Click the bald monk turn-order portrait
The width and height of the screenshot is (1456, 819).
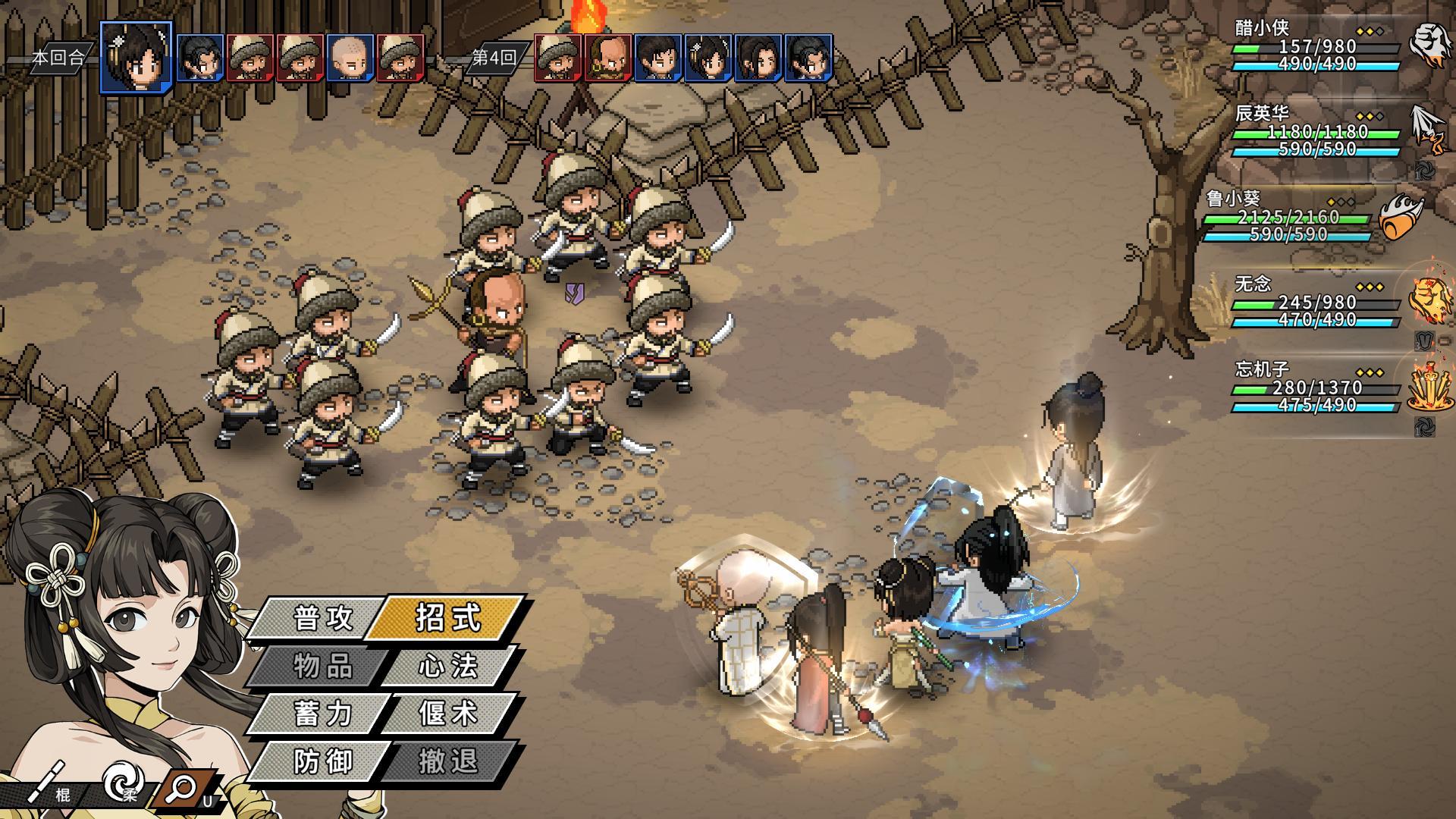351,58
